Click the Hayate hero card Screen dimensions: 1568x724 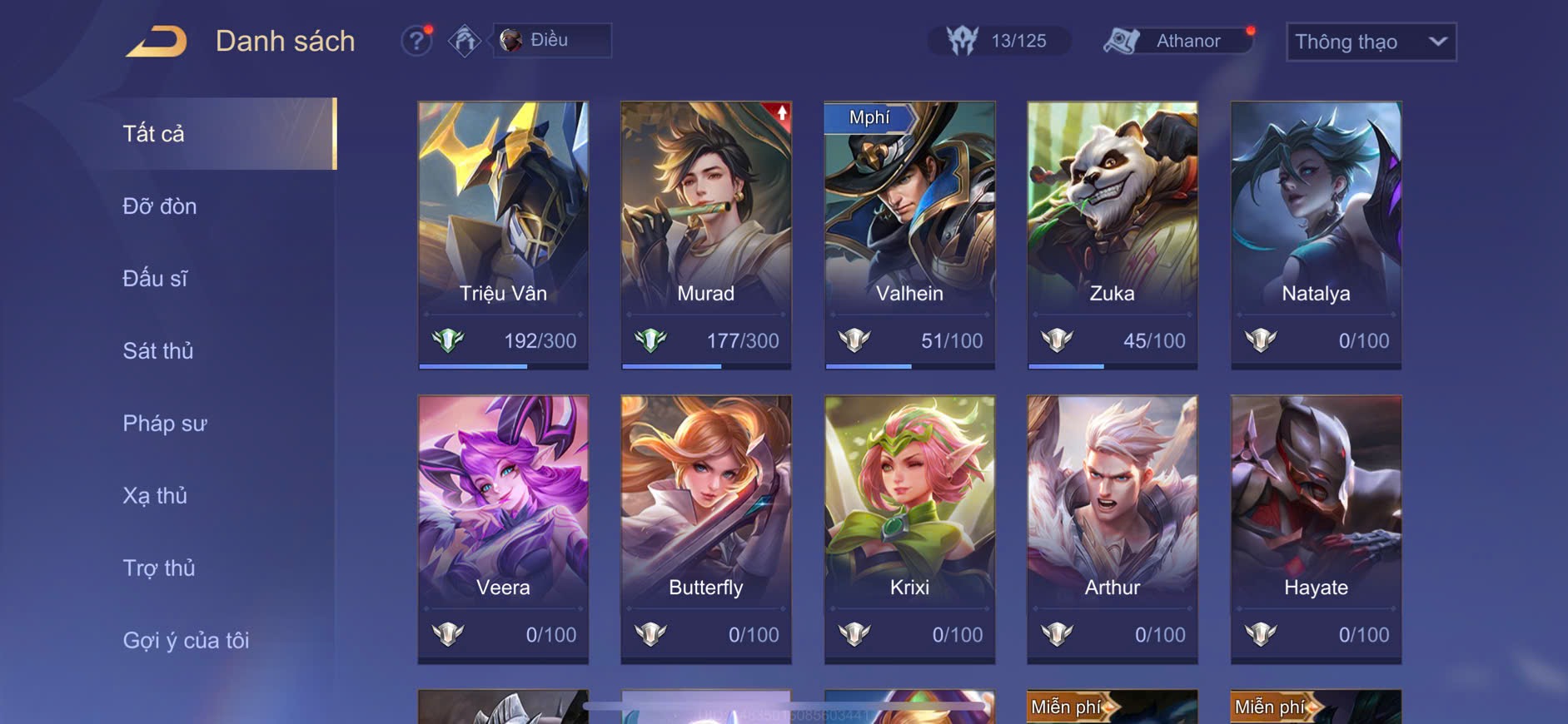coord(1316,528)
